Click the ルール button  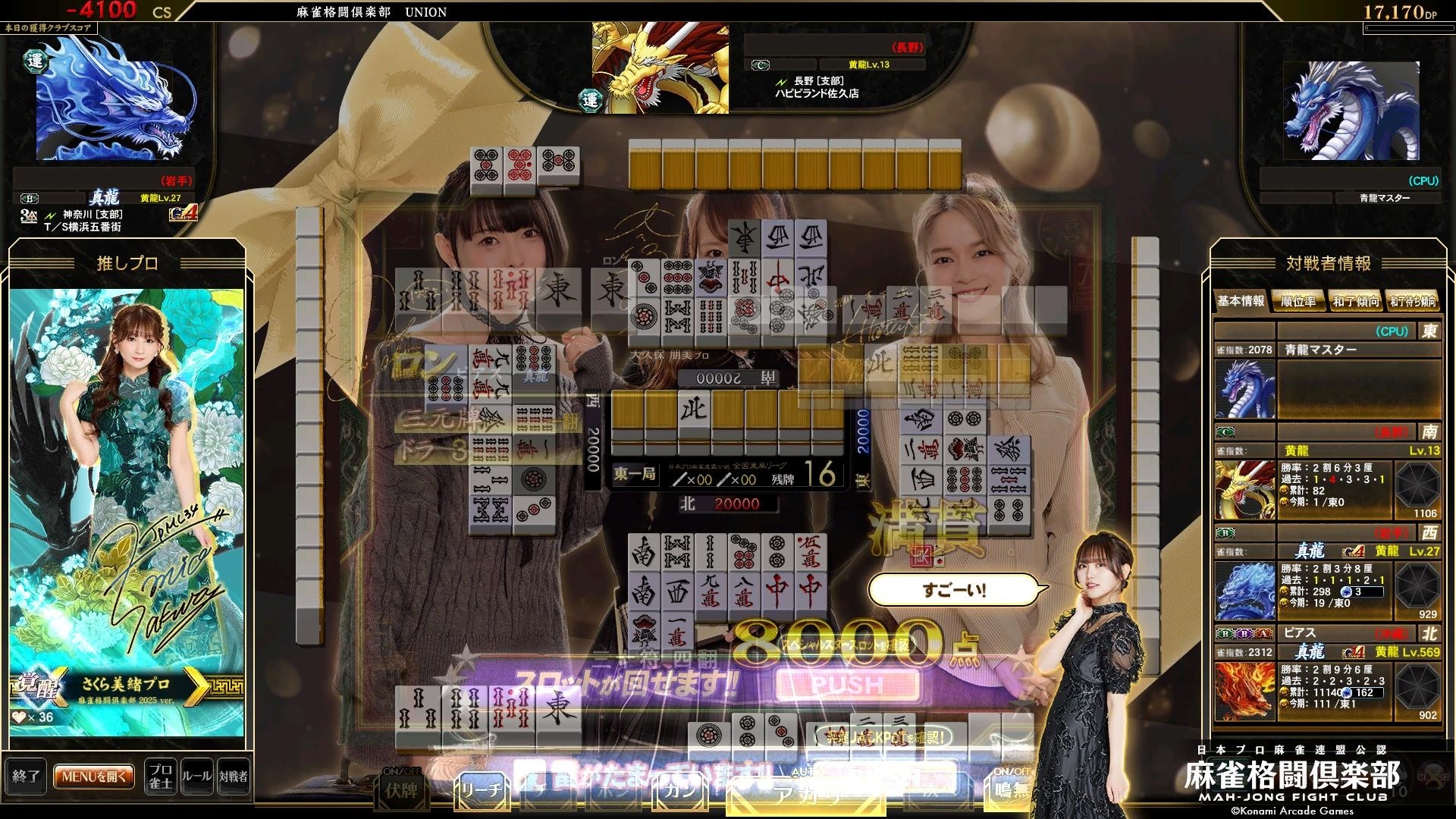pyautogui.click(x=196, y=777)
